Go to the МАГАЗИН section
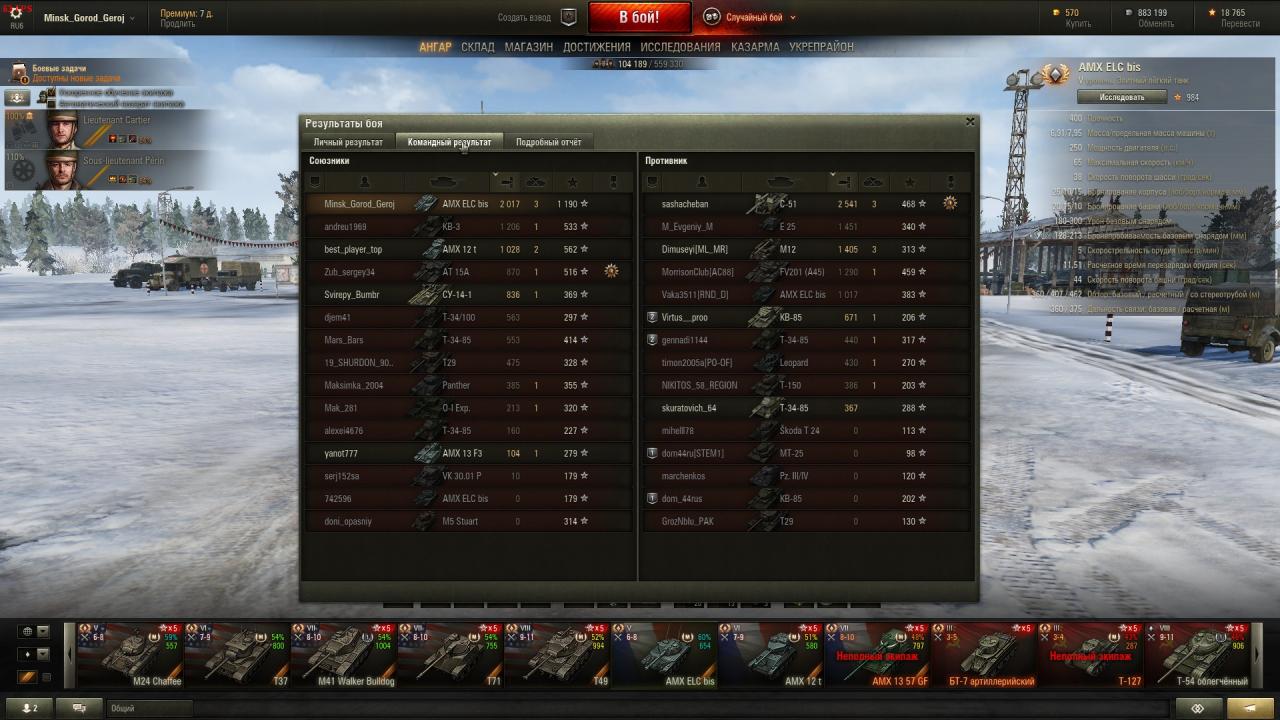The width and height of the screenshot is (1280, 720). coord(528,47)
